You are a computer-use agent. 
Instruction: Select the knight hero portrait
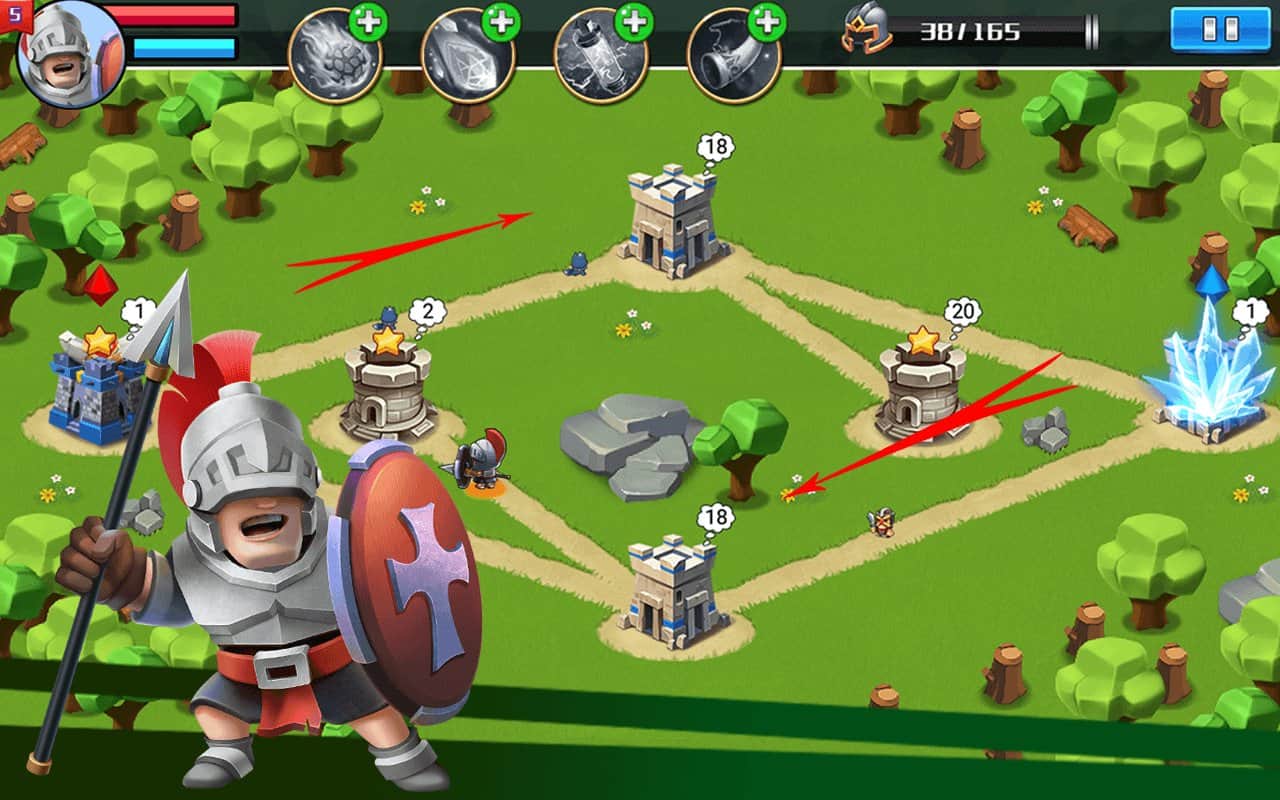pyautogui.click(x=70, y=52)
